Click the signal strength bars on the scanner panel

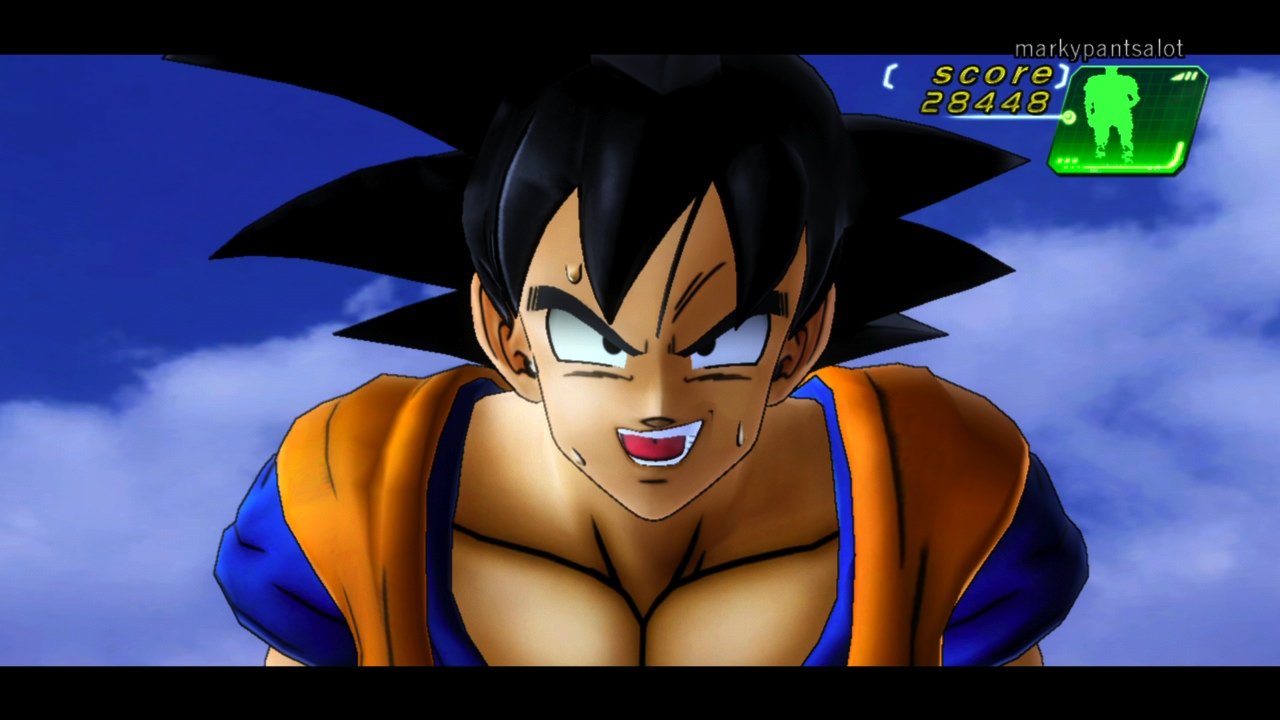click(x=1185, y=76)
